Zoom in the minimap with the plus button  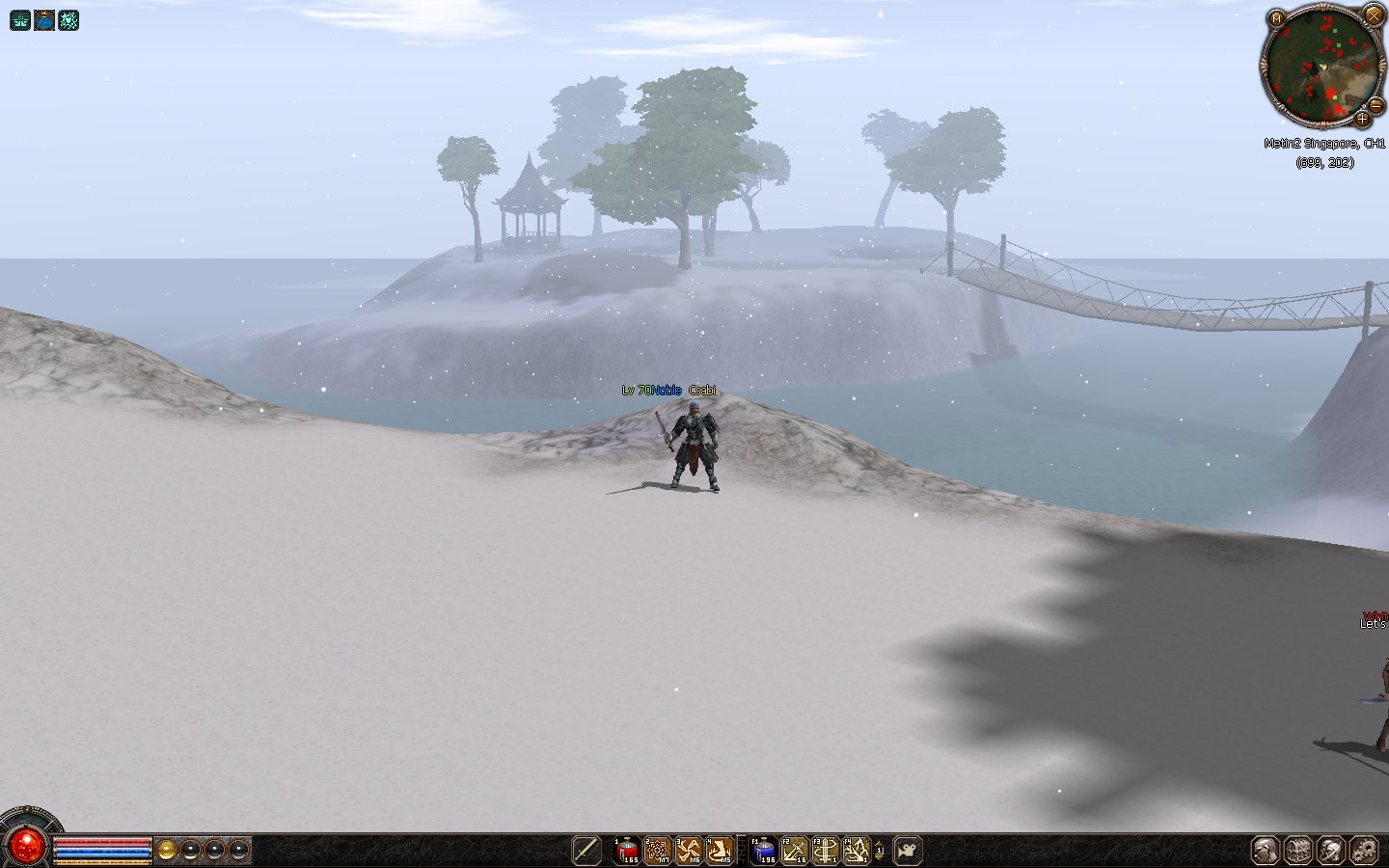pyautogui.click(x=1362, y=120)
